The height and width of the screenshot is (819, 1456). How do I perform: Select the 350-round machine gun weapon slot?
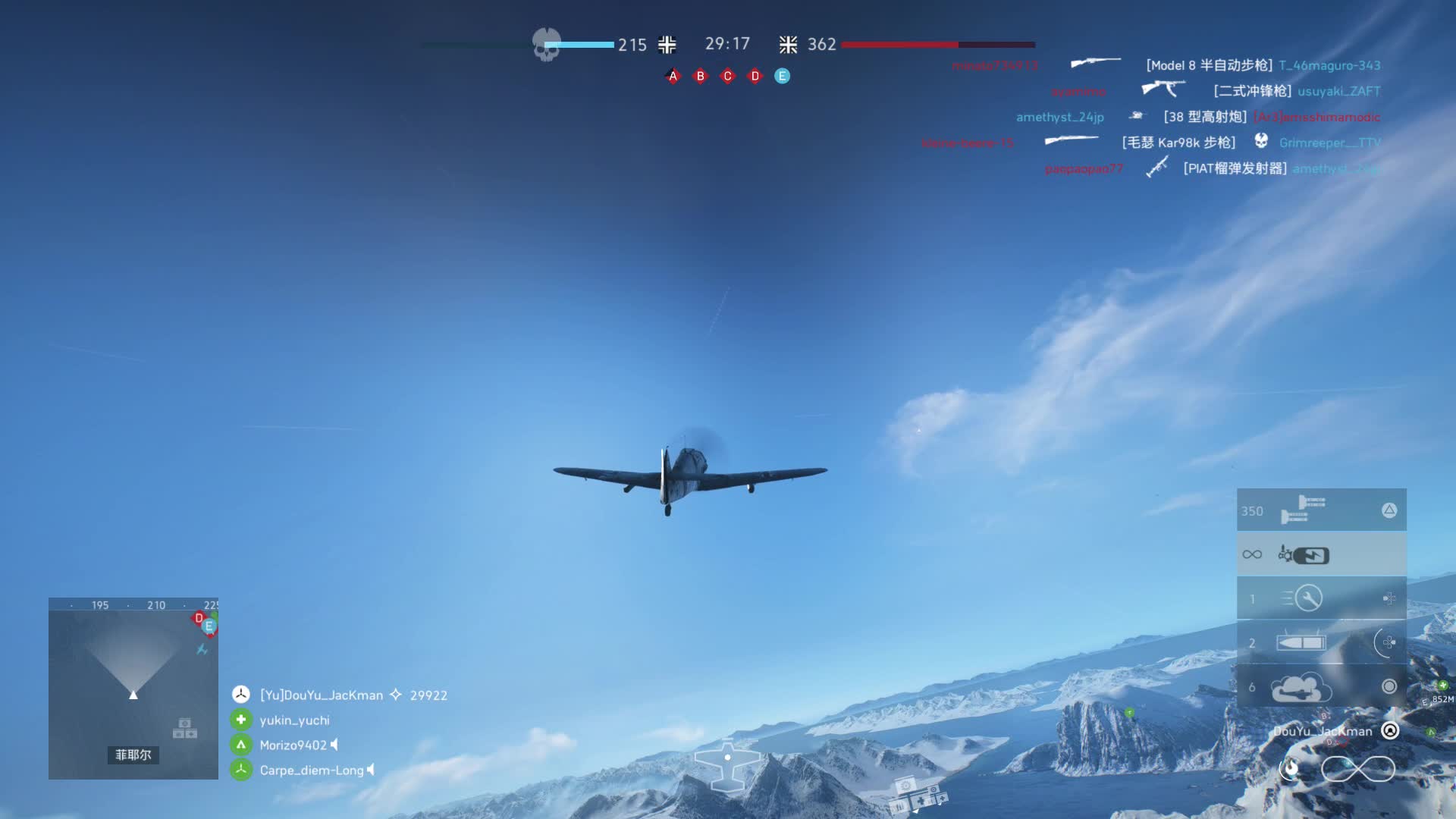click(1321, 510)
